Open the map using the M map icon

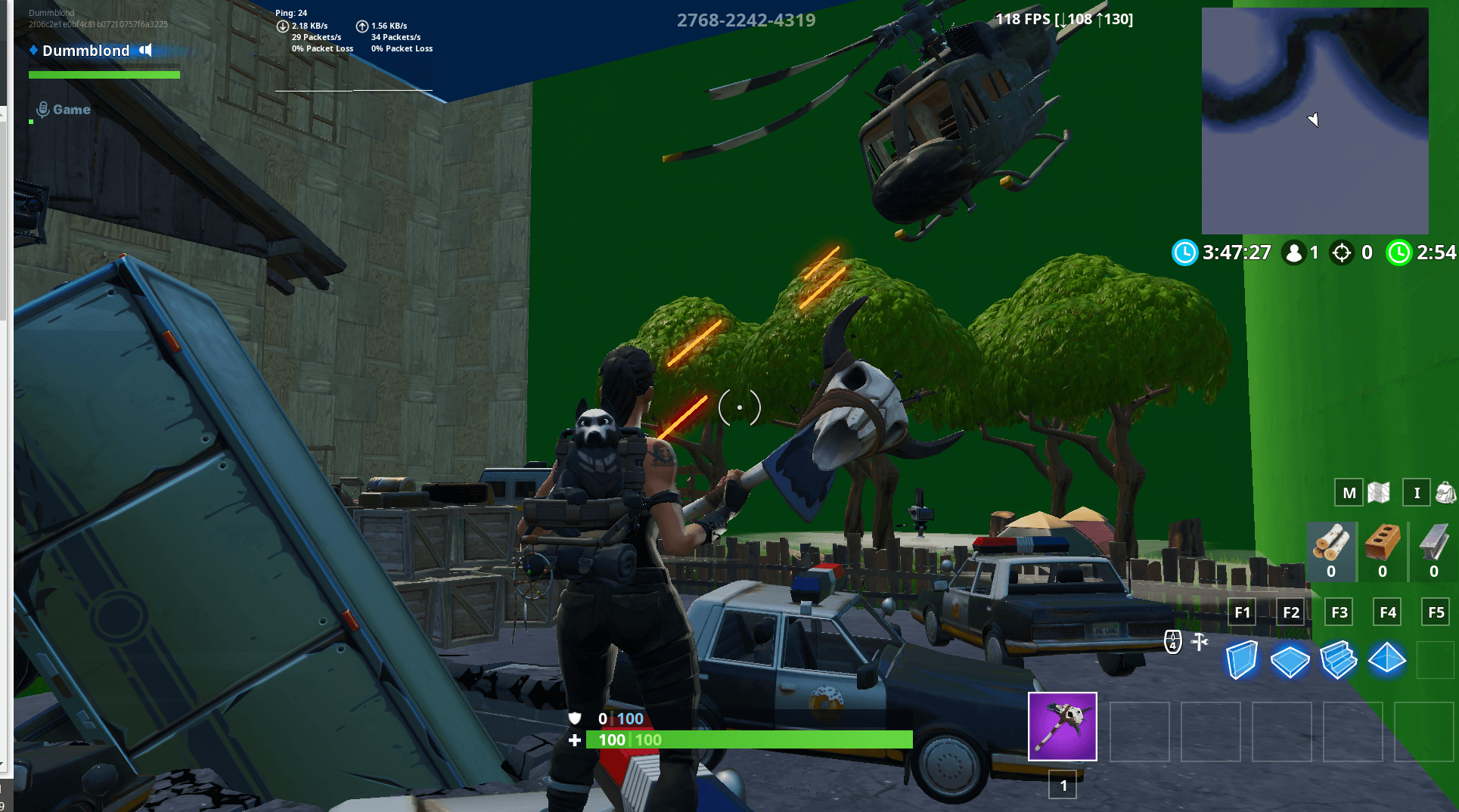[1349, 492]
